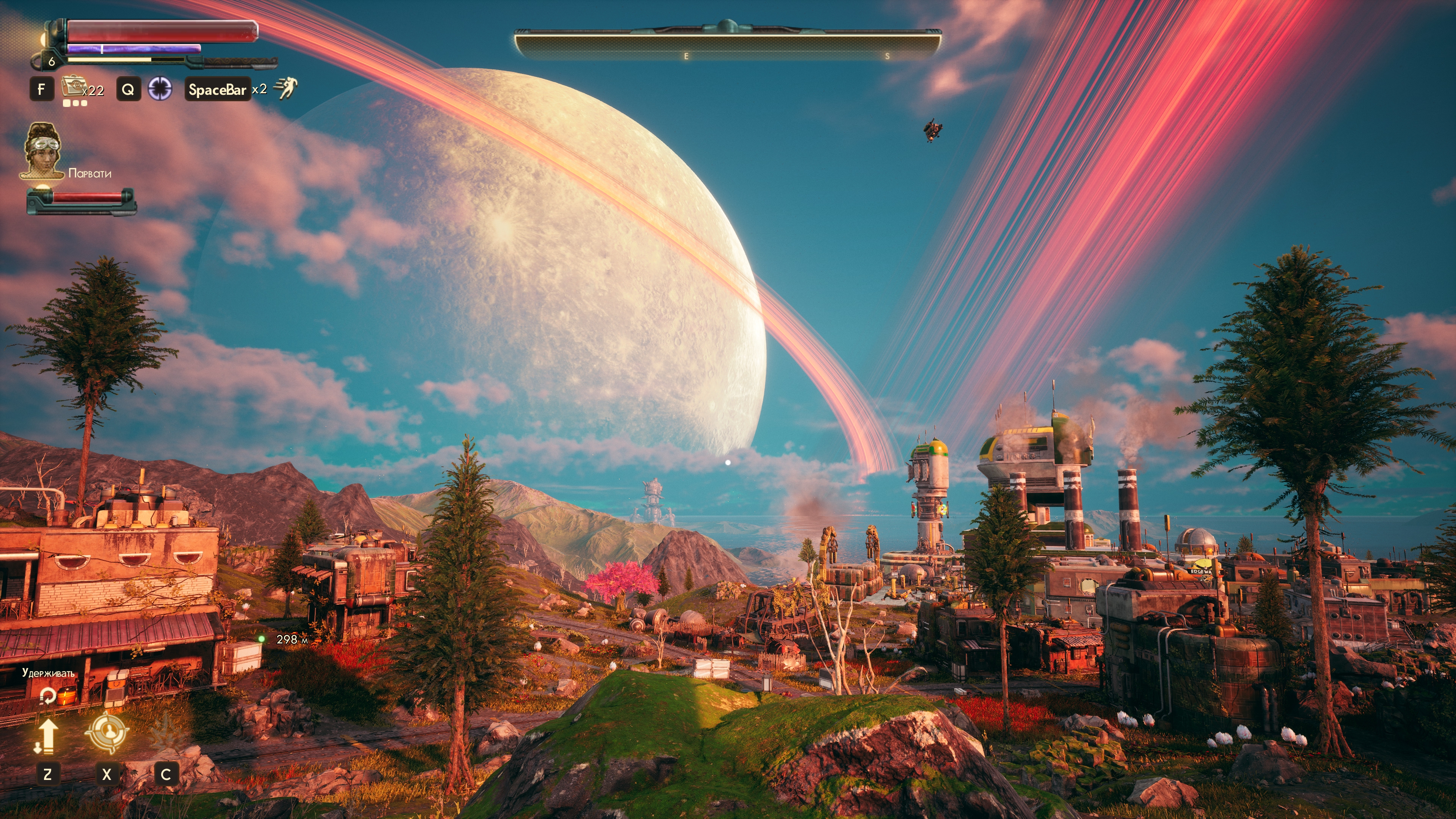1456x819 pixels.
Task: Click the companion move-to arrow command icon
Action: pos(46,736)
